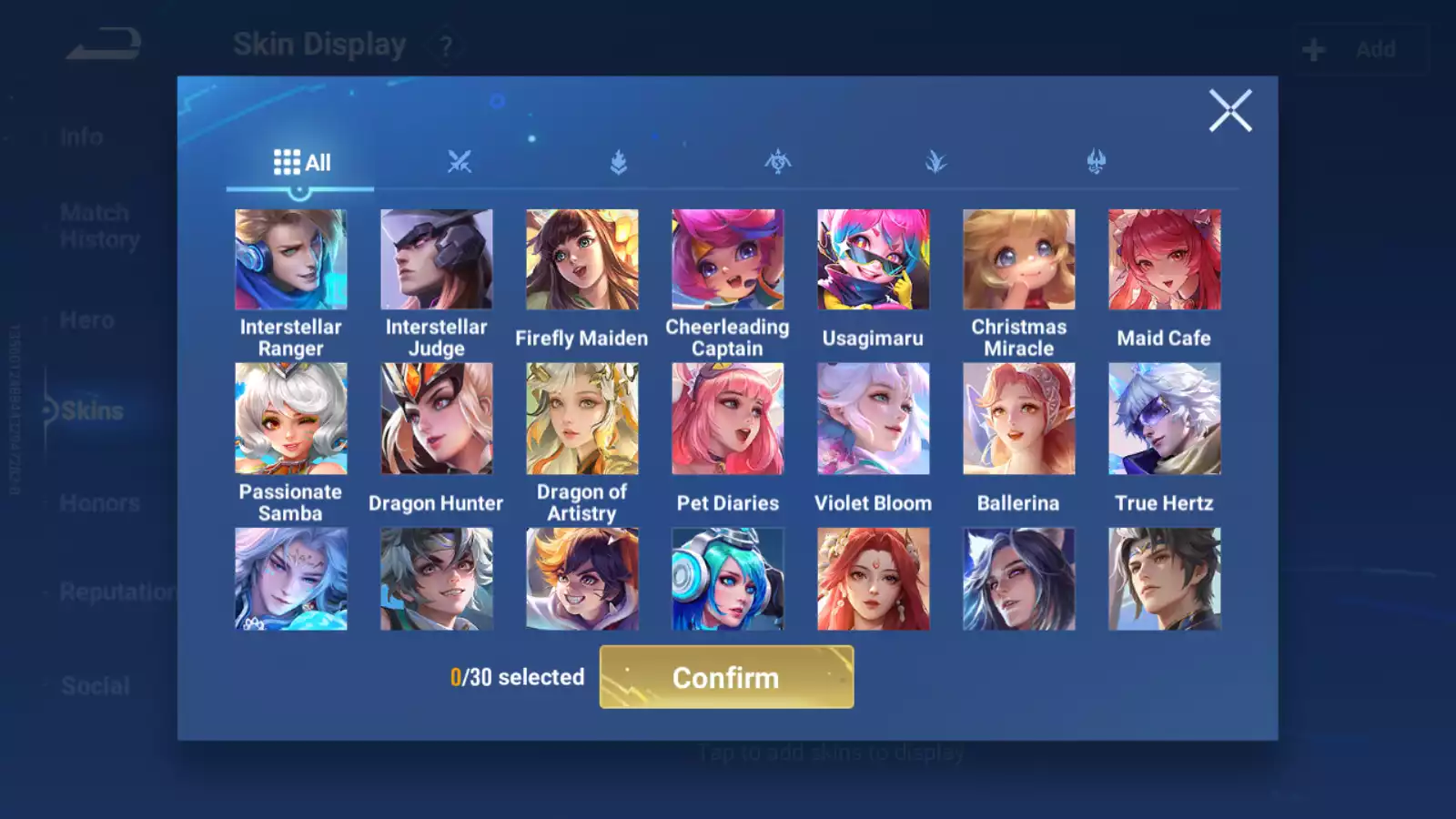Select the Interstellar Ranger skin
1456x819 pixels.
pos(290,260)
